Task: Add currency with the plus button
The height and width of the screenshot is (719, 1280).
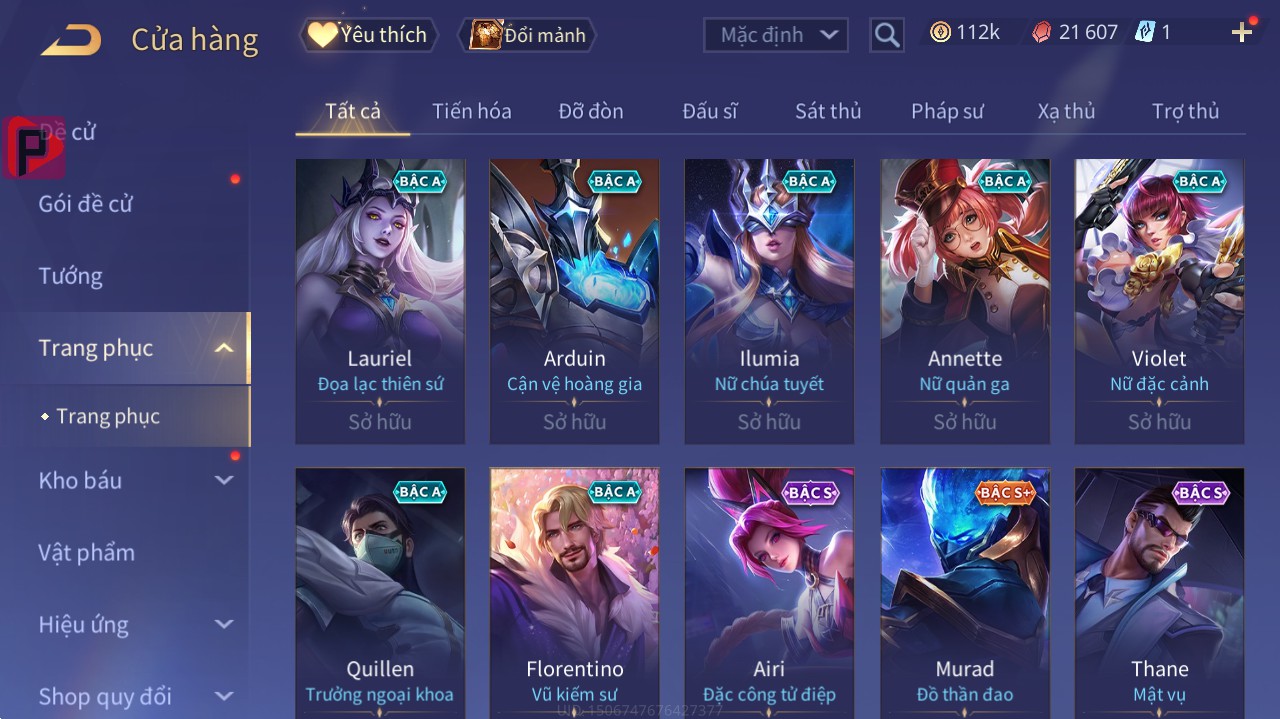Action: pos(1241,32)
